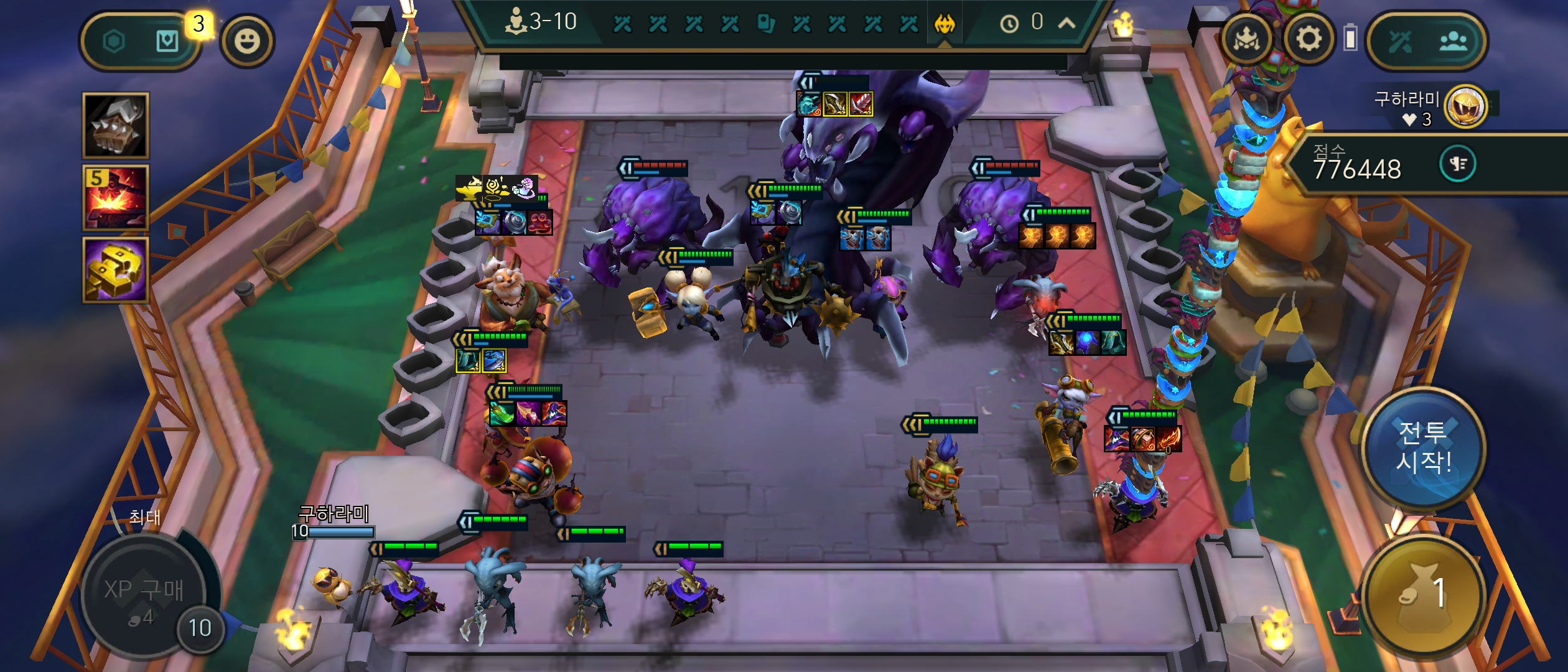This screenshot has width=1568, height=672.
Task: Inspect the golden blocks augment icon
Action: click(116, 269)
